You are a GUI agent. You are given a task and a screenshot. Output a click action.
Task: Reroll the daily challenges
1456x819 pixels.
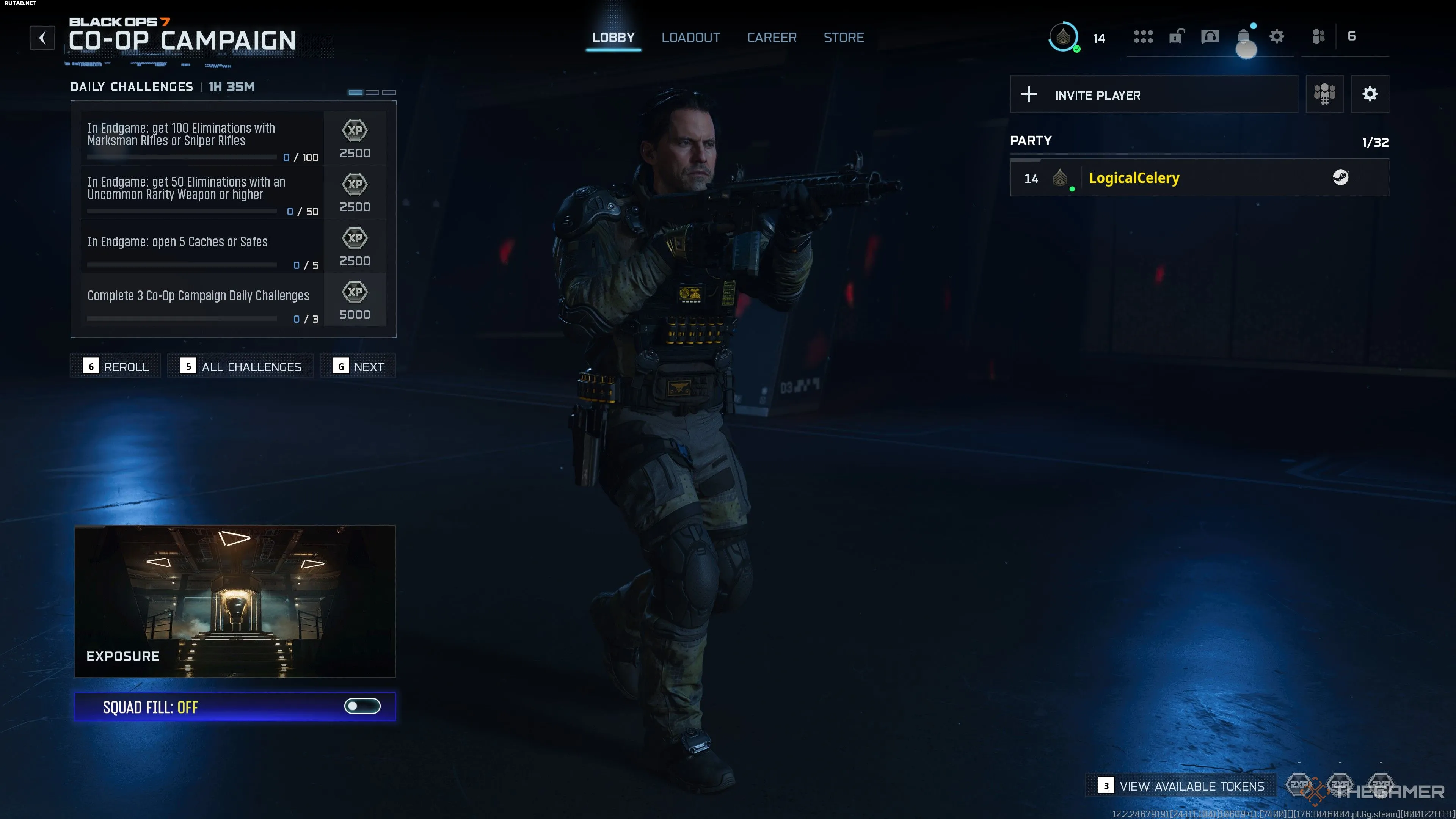pyautogui.click(x=116, y=366)
